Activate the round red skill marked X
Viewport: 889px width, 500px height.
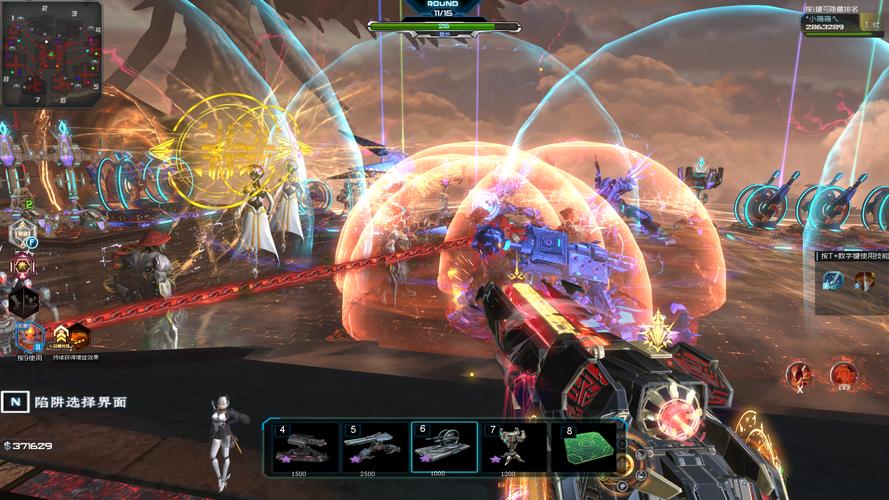point(798,375)
